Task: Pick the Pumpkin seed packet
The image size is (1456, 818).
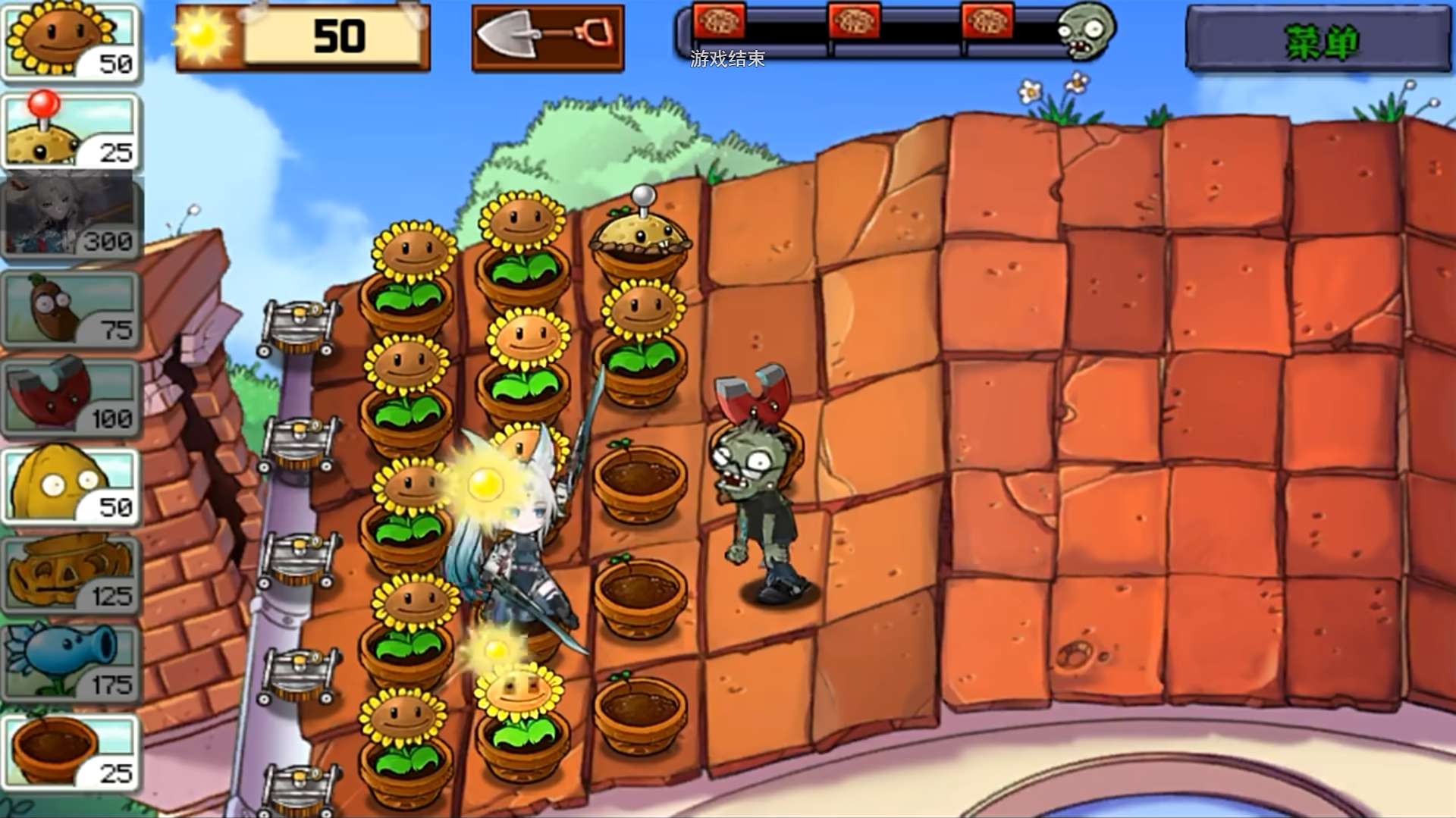Action: (72, 575)
